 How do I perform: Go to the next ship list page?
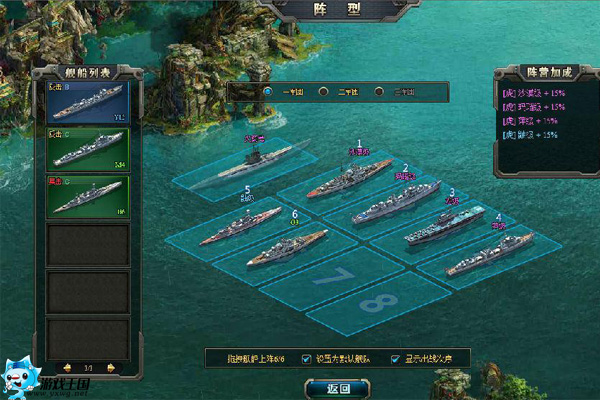(110, 367)
